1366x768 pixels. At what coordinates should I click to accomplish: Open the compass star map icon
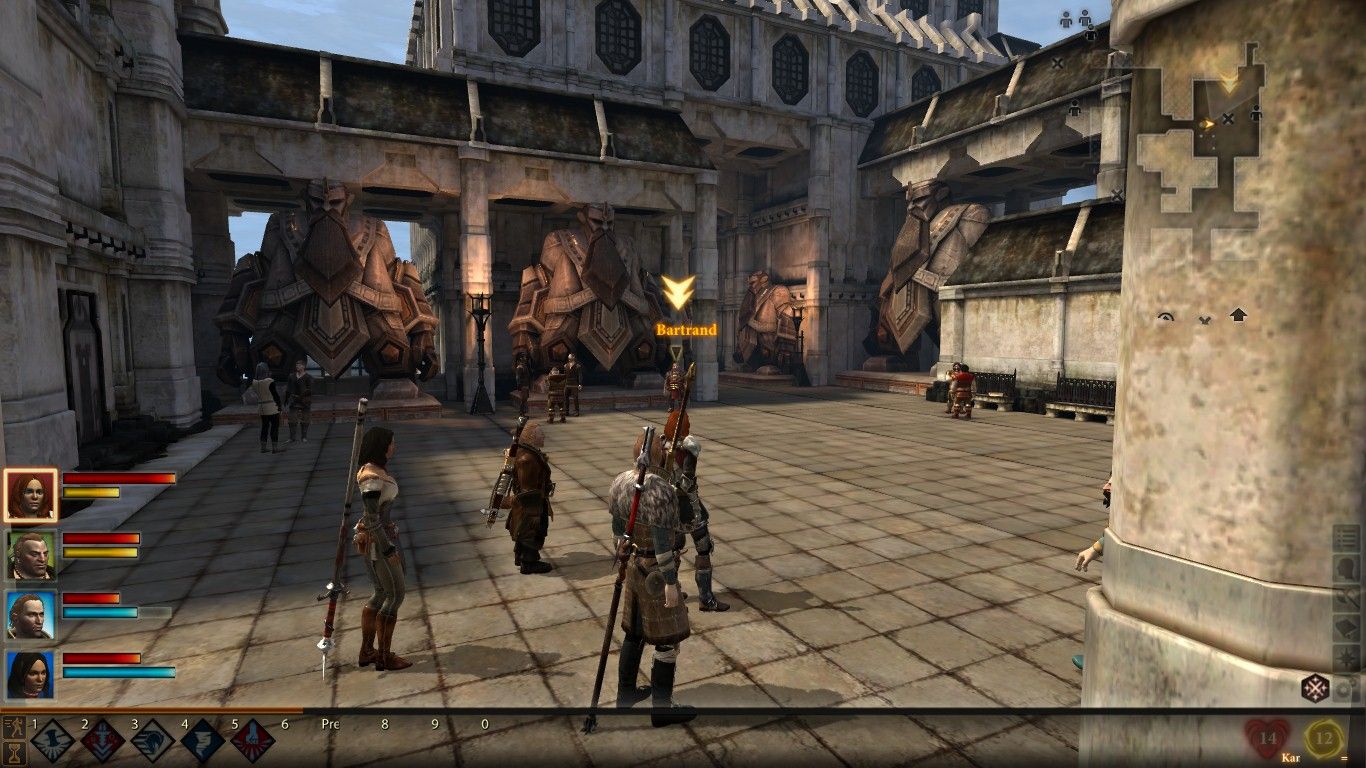click(x=1347, y=658)
